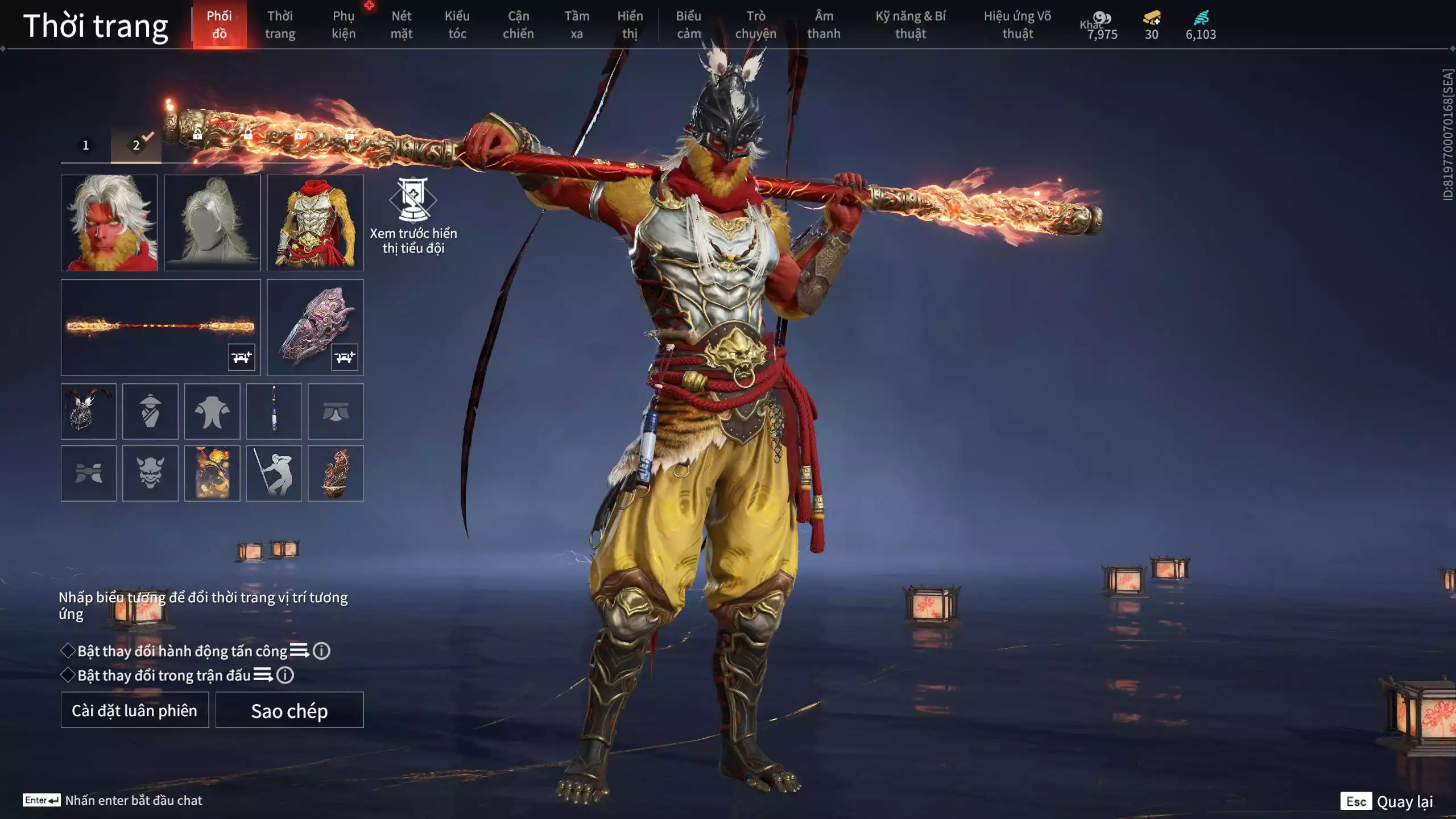The width and height of the screenshot is (1456, 819).
Task: Click the red-faced monkey face slot
Action: click(x=109, y=222)
